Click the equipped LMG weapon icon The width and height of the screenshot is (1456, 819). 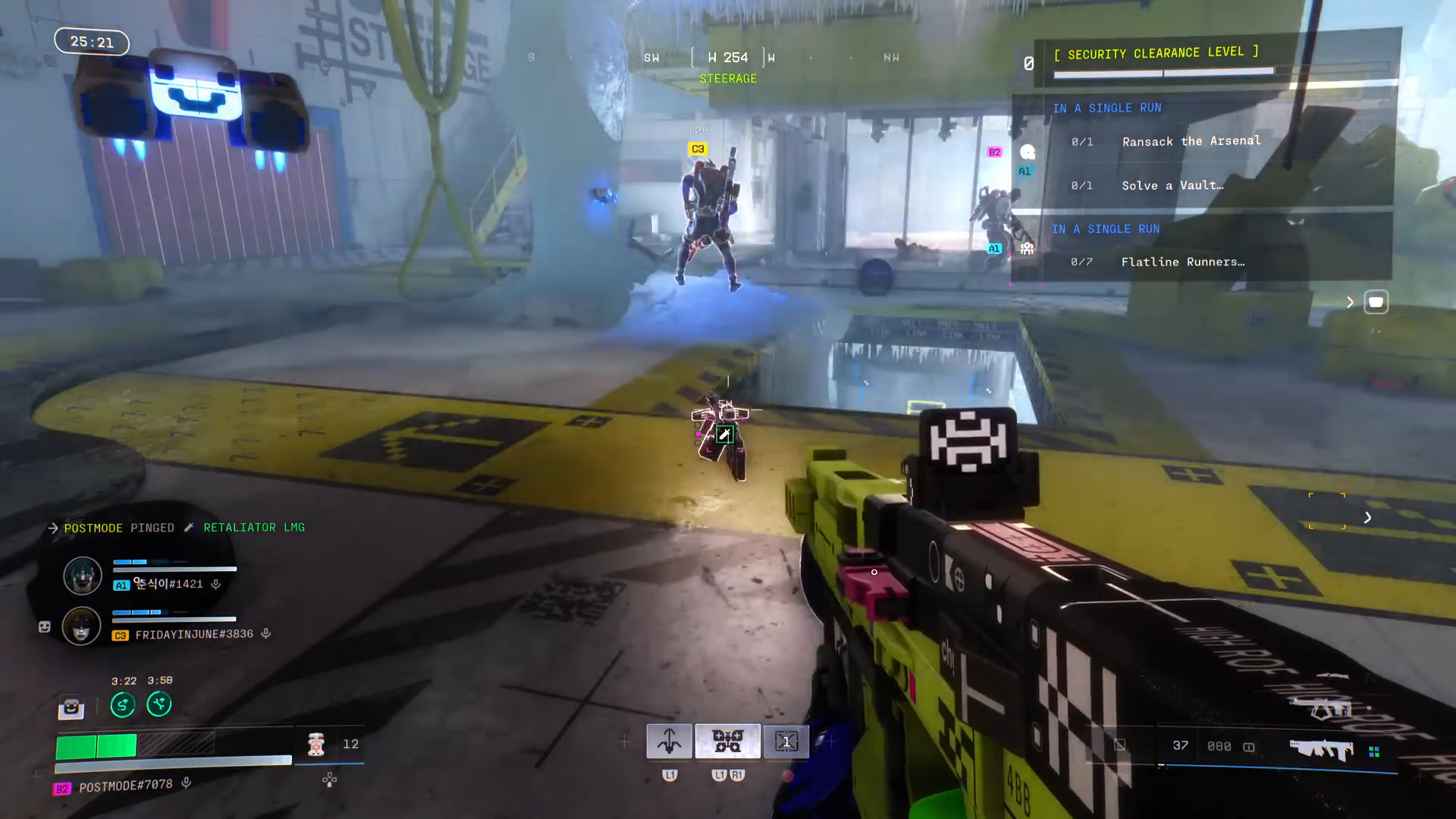(1321, 749)
